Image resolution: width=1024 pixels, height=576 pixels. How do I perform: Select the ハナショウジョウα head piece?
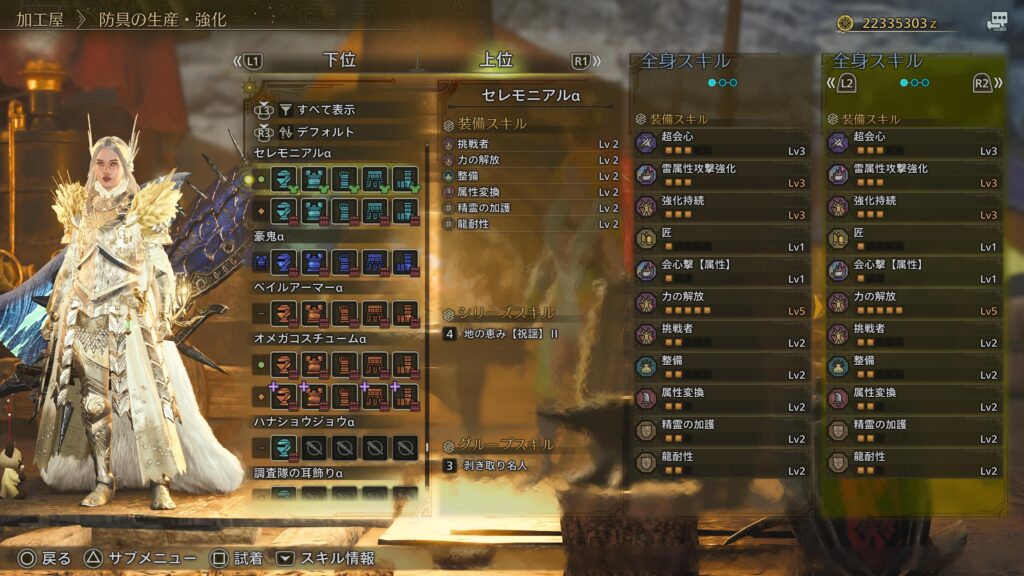tap(283, 446)
